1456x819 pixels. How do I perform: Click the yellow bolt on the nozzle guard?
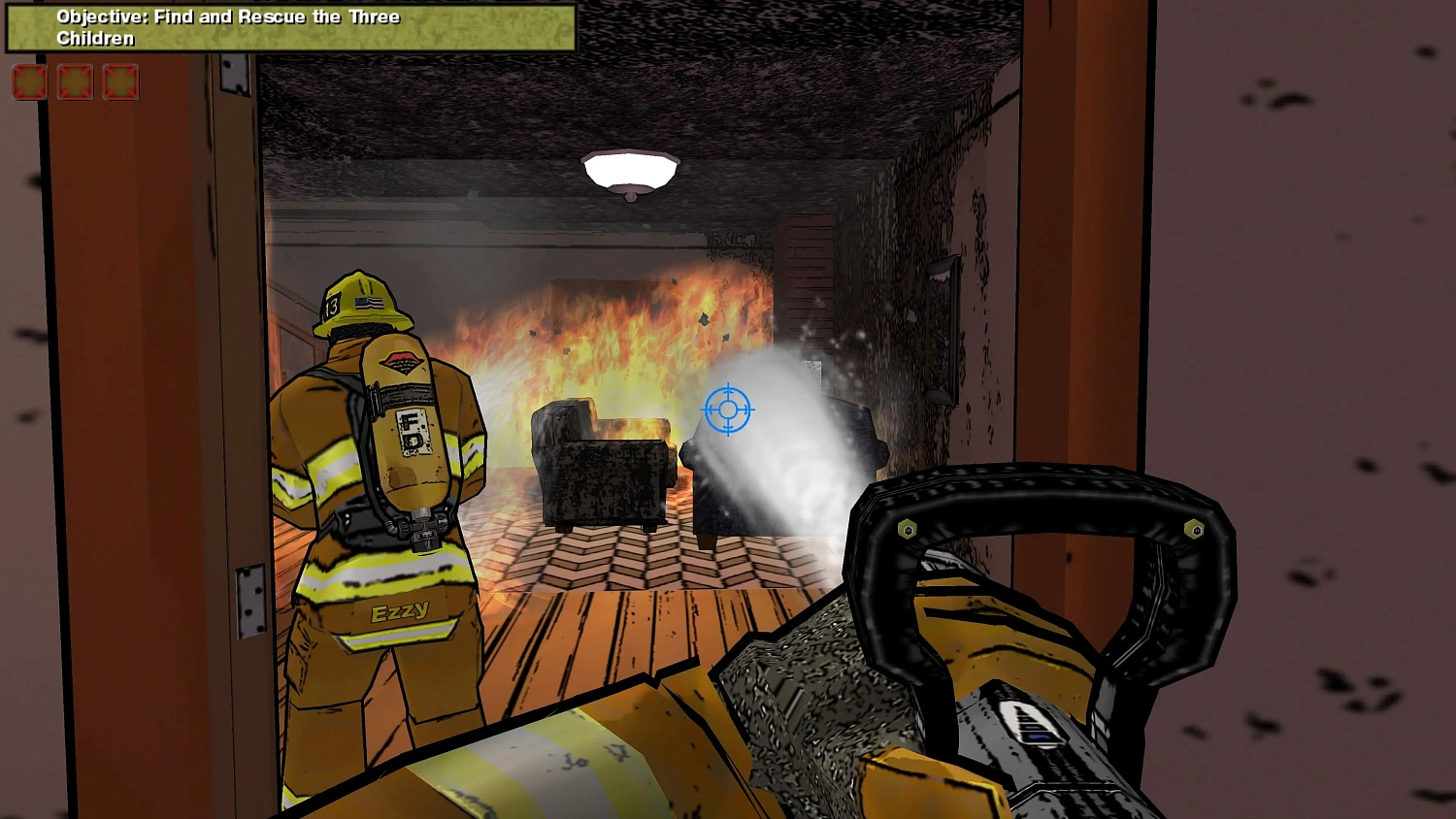[x=909, y=527]
